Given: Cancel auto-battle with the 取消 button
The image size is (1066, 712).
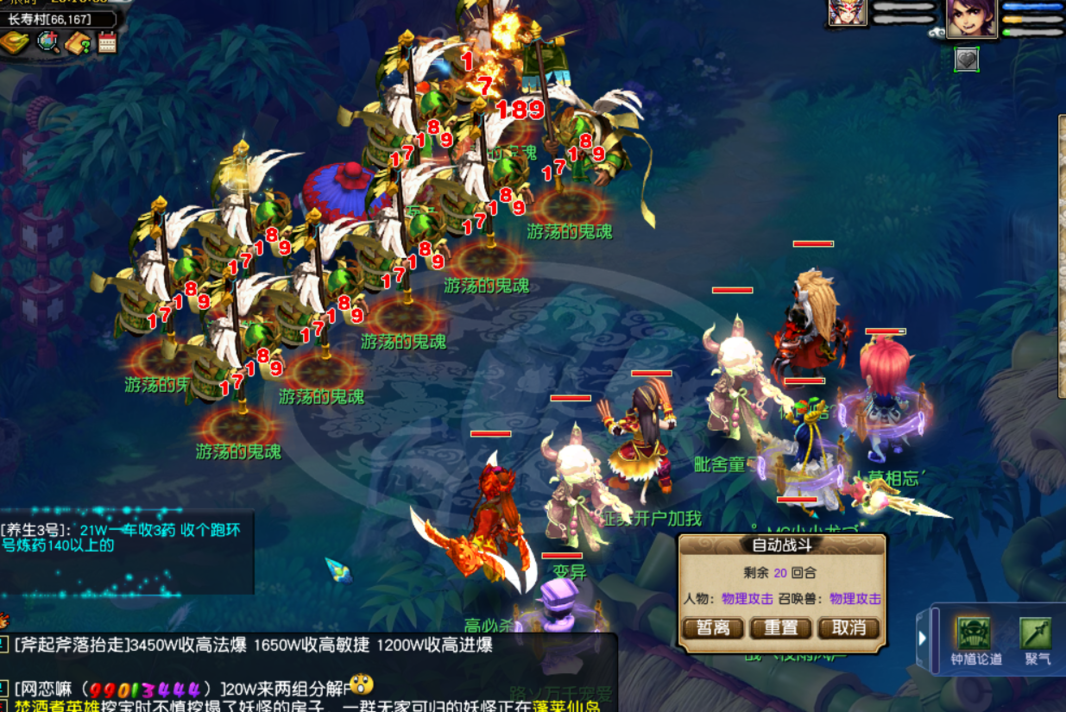Looking at the screenshot, I should [848, 628].
